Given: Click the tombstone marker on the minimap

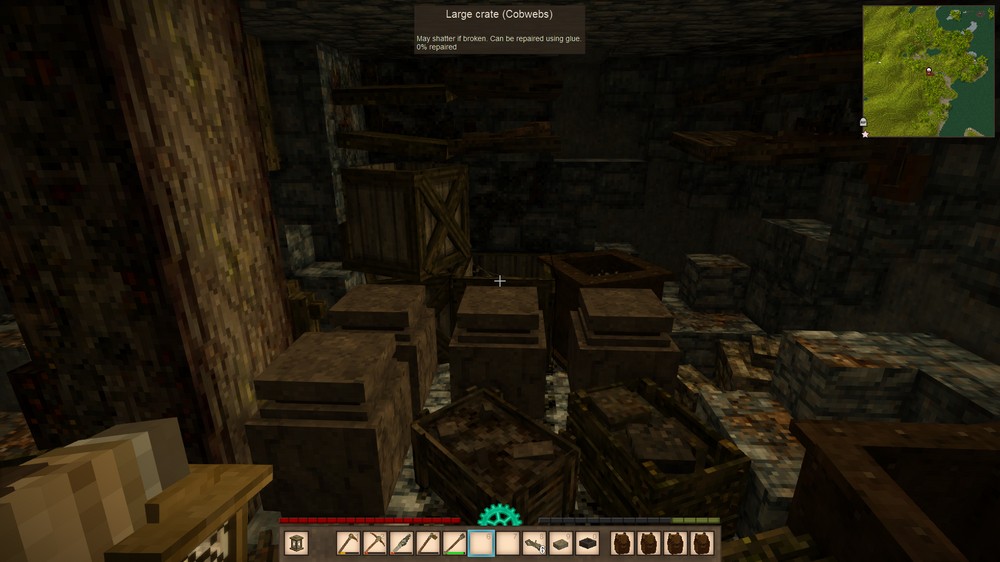Looking at the screenshot, I should [863, 122].
